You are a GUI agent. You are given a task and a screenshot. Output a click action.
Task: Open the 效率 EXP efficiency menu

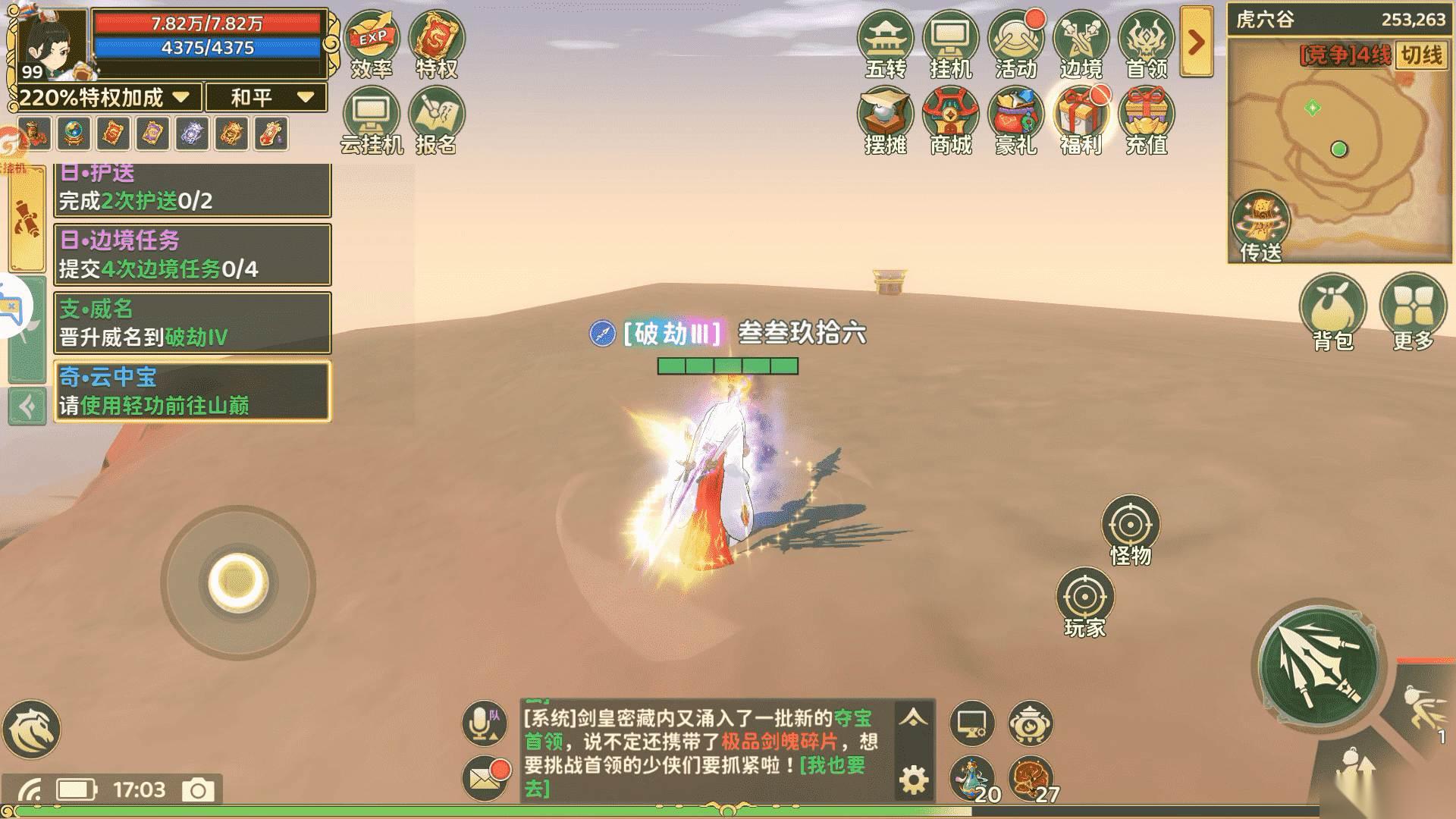click(372, 44)
